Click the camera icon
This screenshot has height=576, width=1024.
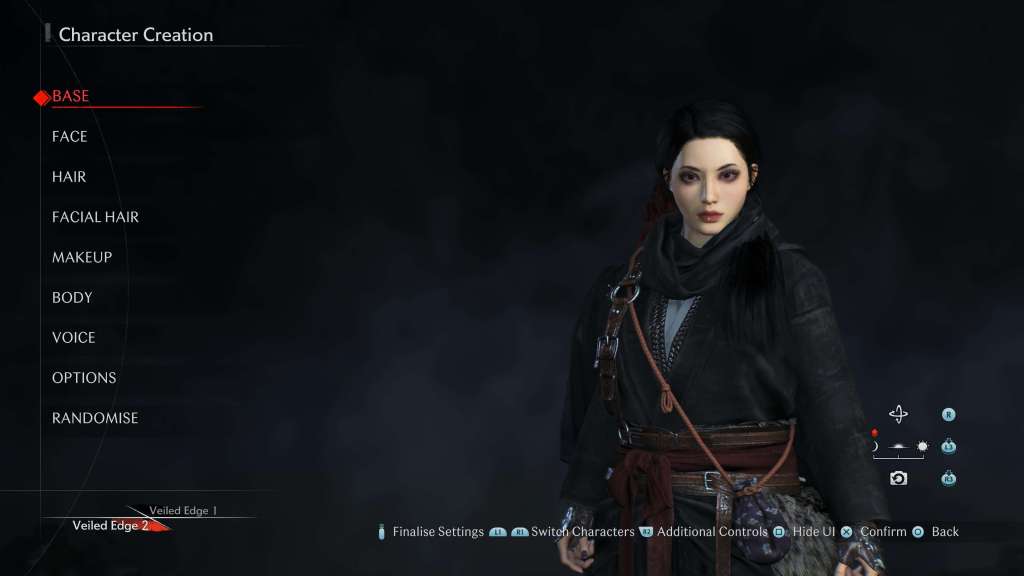click(898, 478)
